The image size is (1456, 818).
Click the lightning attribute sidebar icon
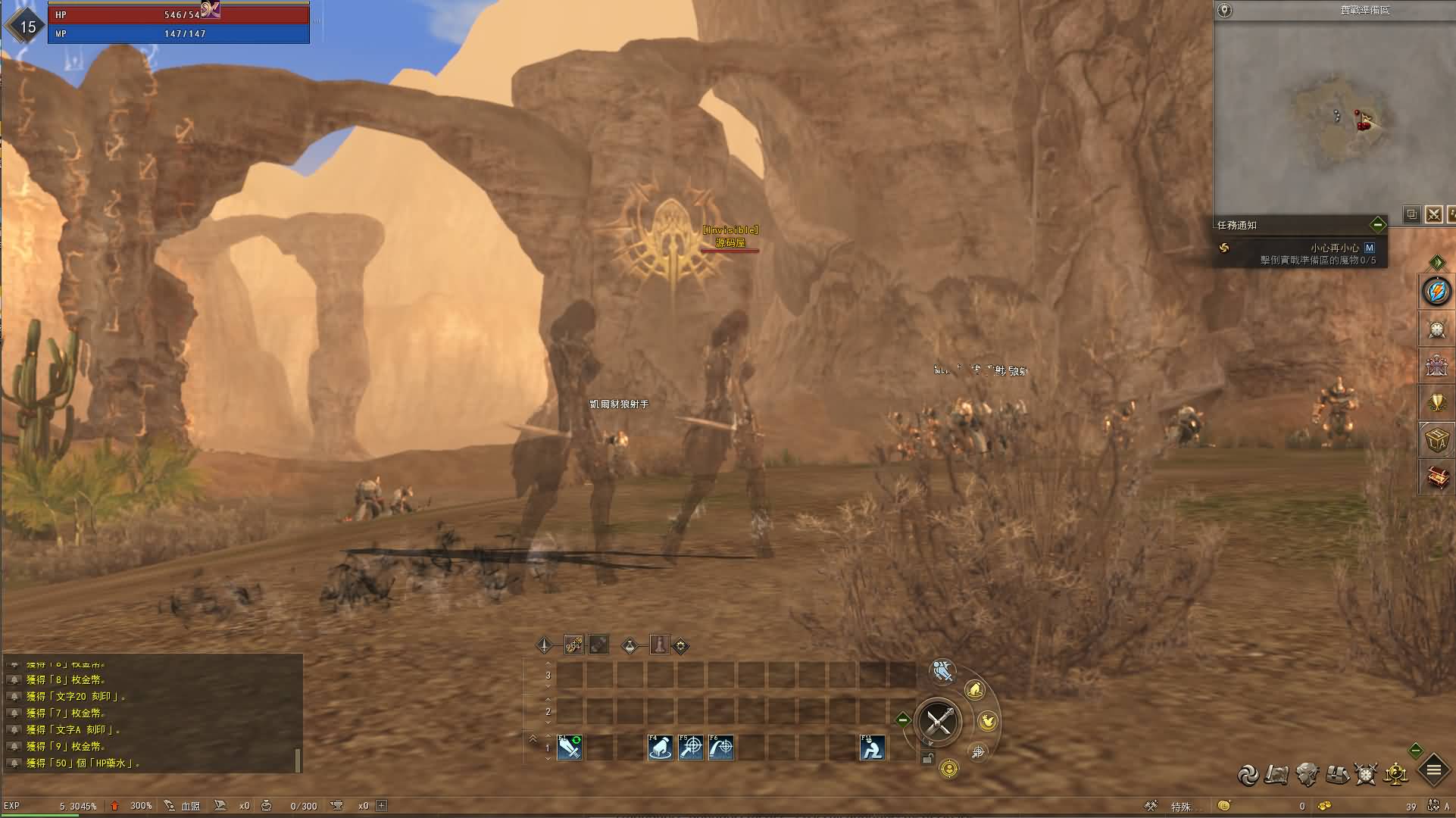click(1436, 292)
